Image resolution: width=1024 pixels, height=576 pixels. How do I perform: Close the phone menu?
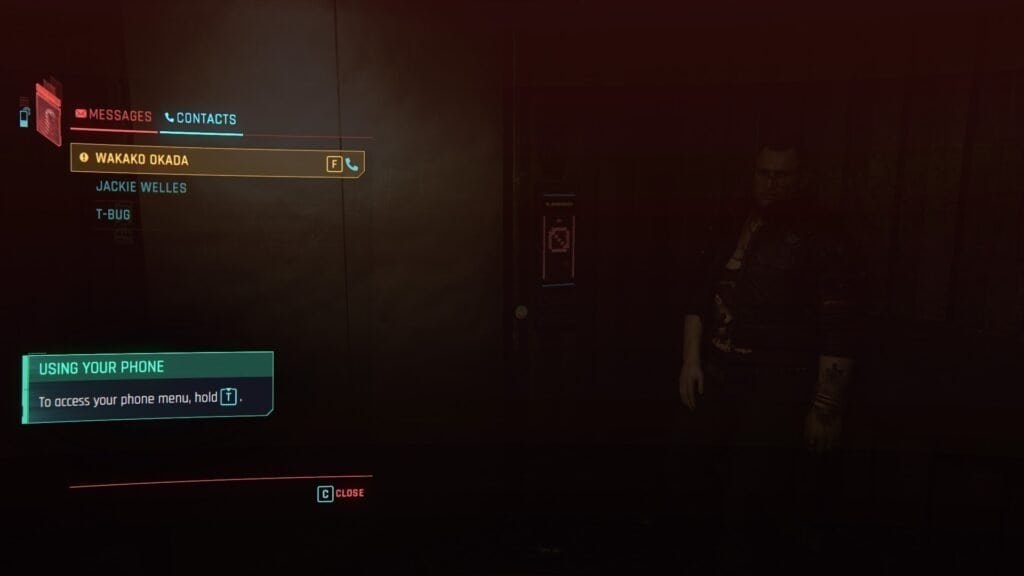click(x=341, y=493)
